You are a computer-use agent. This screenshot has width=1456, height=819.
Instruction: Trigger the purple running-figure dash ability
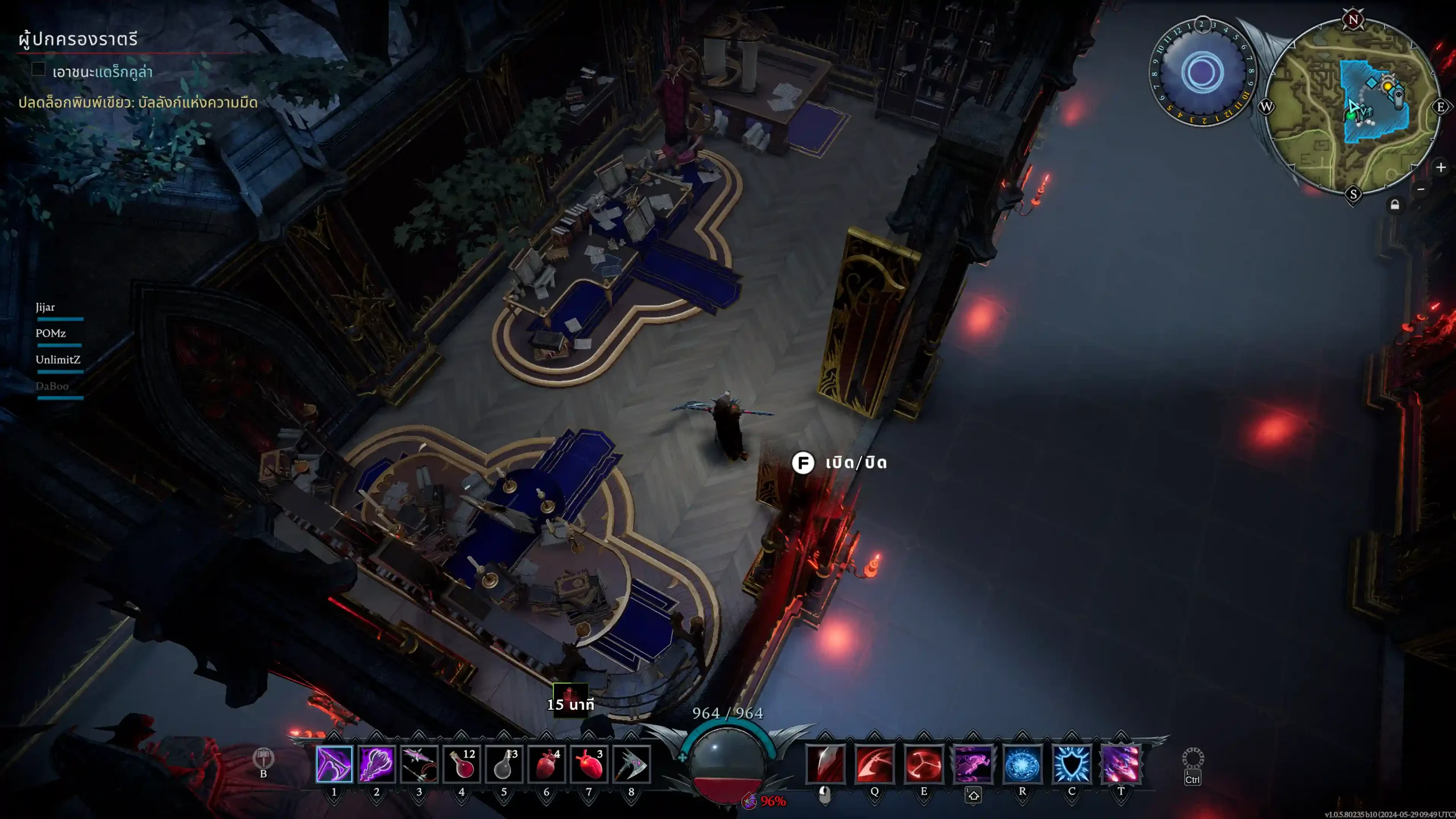point(973,764)
